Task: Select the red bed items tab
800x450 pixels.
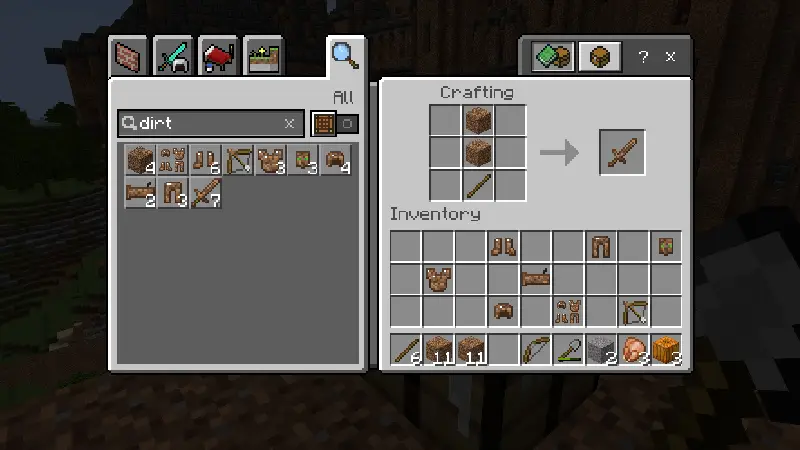Action: [x=217, y=56]
